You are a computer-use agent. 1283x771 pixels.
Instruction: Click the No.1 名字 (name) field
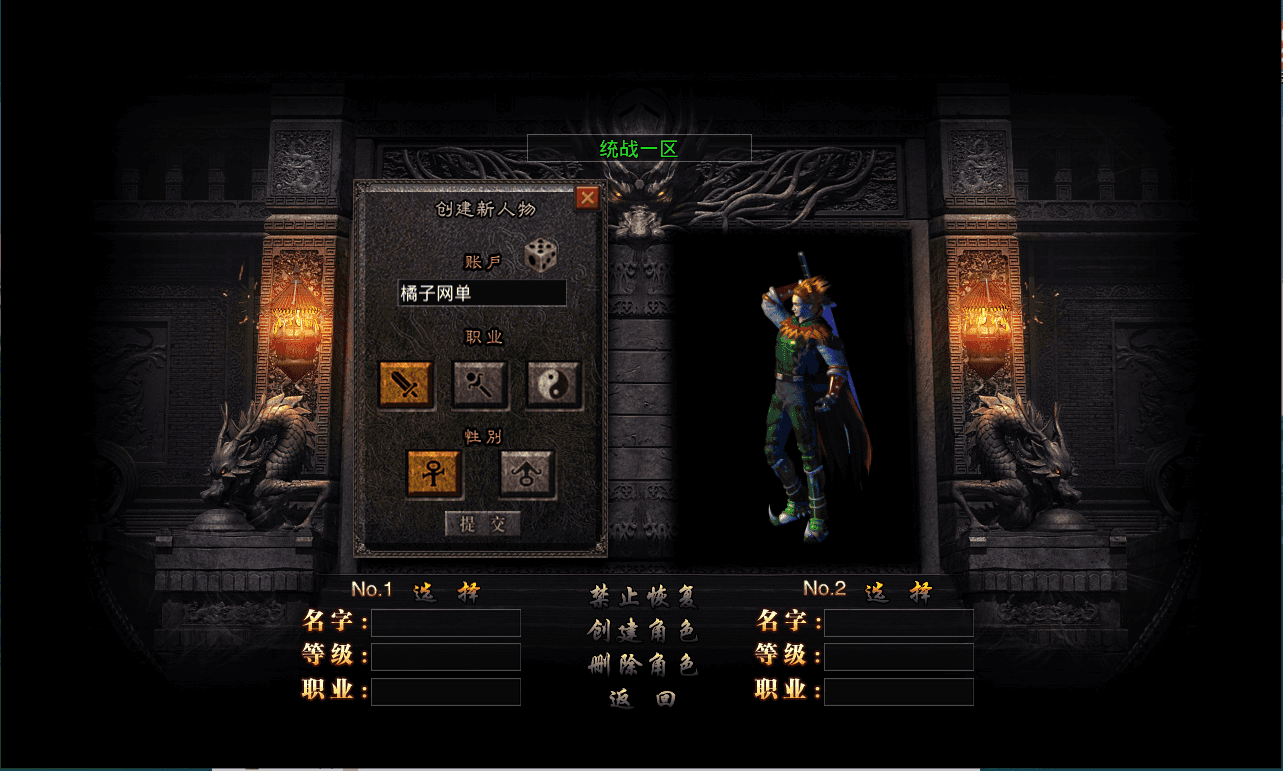click(x=445, y=622)
